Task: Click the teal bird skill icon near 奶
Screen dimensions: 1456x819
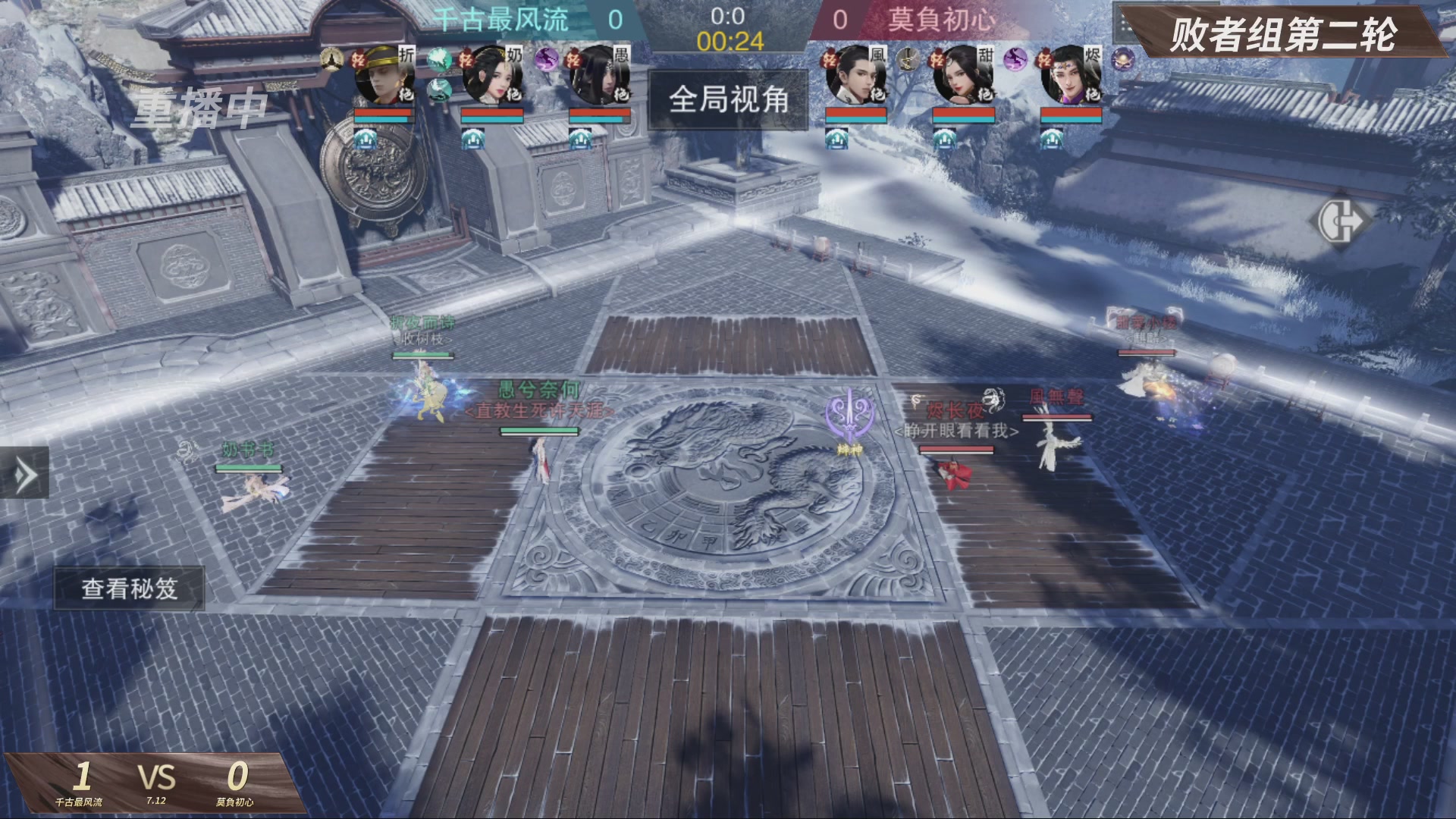Action: pyautogui.click(x=439, y=61)
